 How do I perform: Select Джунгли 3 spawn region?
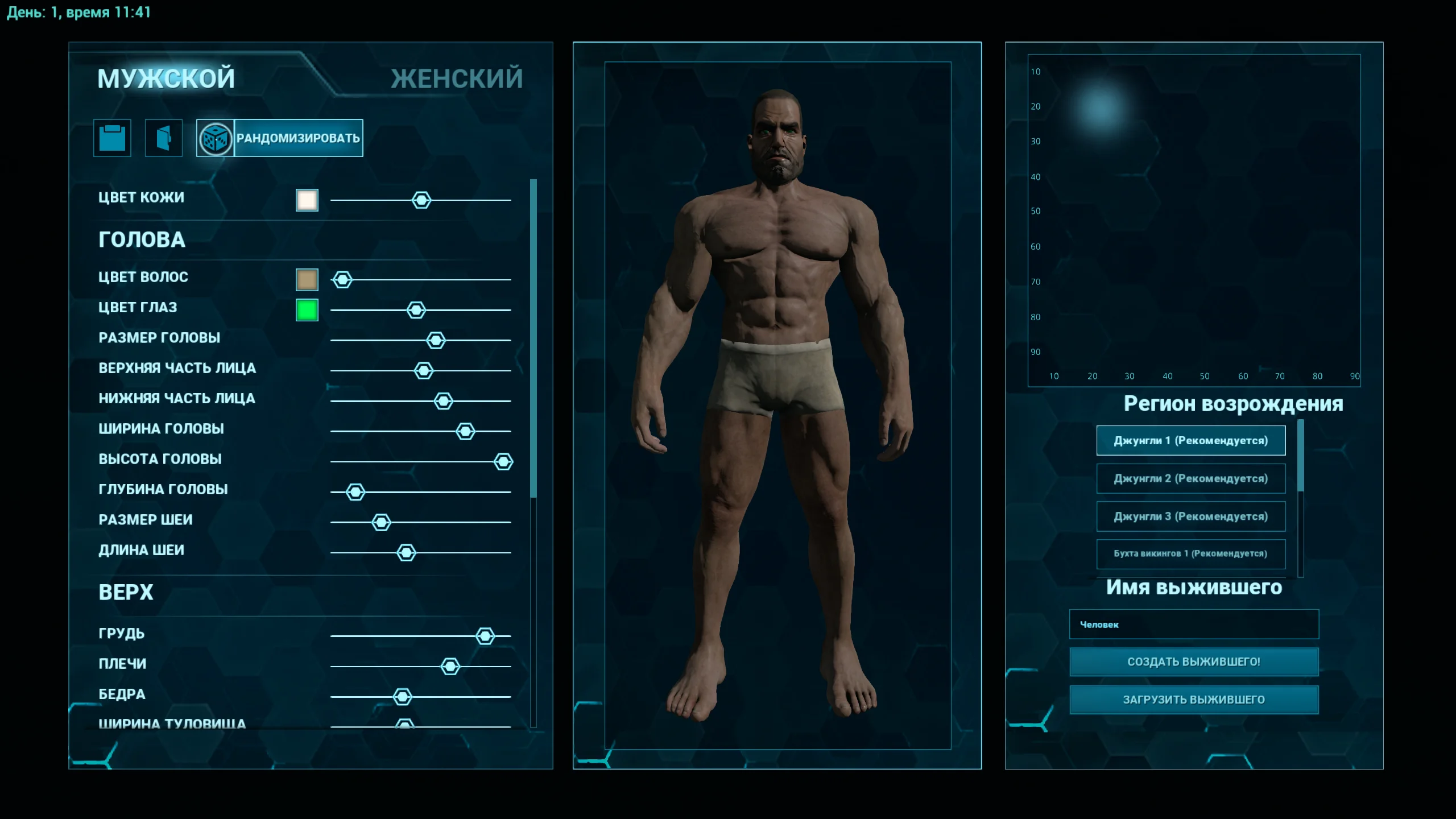tap(1190, 516)
